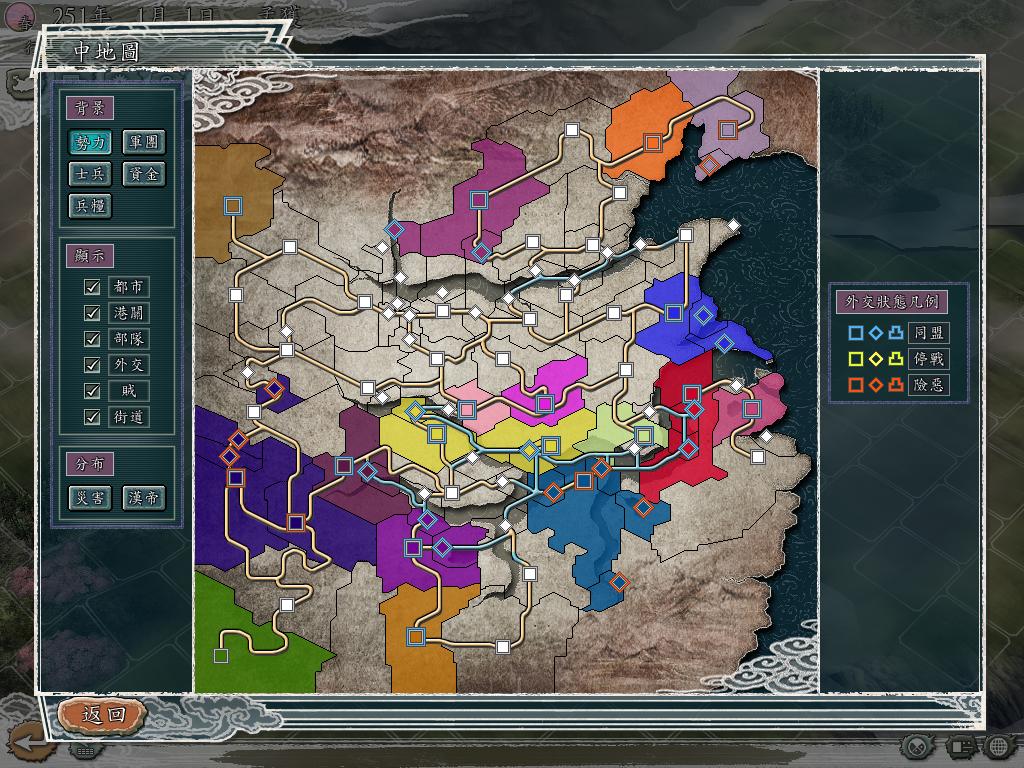This screenshot has width=1024, height=768.
Task: Show 災害 distribution
Action: pos(90,497)
